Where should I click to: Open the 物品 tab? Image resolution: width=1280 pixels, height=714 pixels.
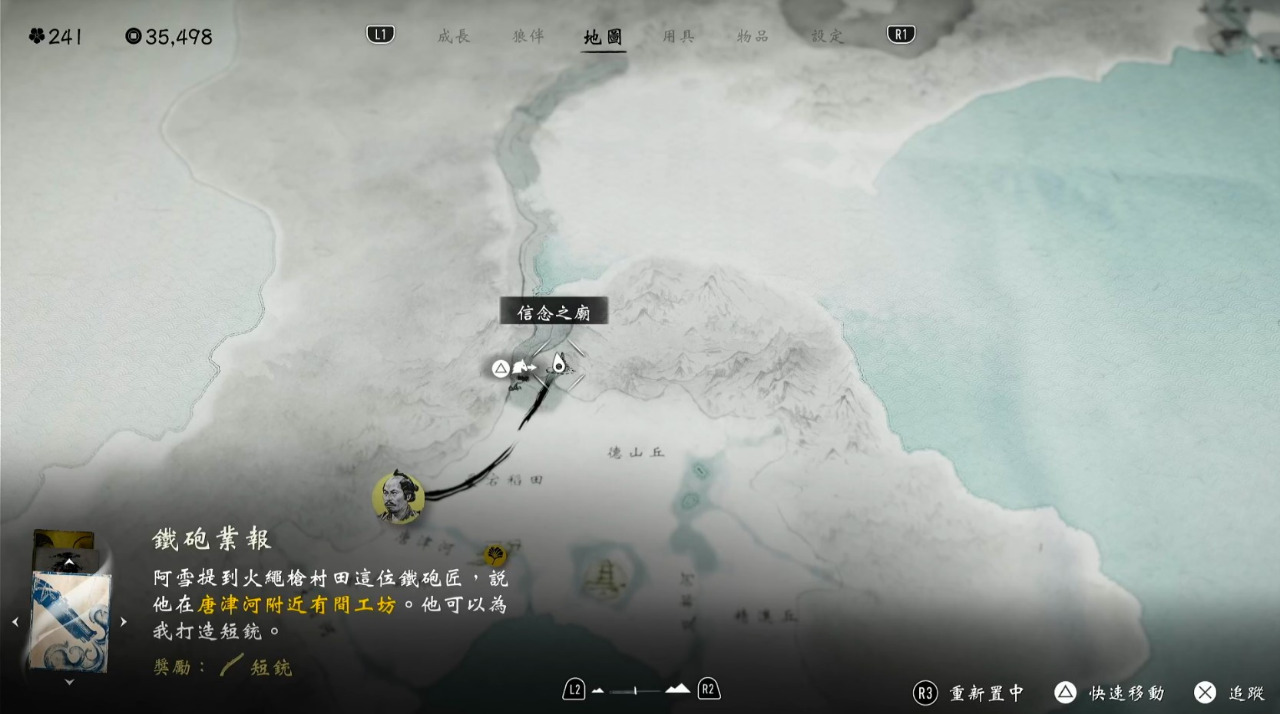pos(752,36)
